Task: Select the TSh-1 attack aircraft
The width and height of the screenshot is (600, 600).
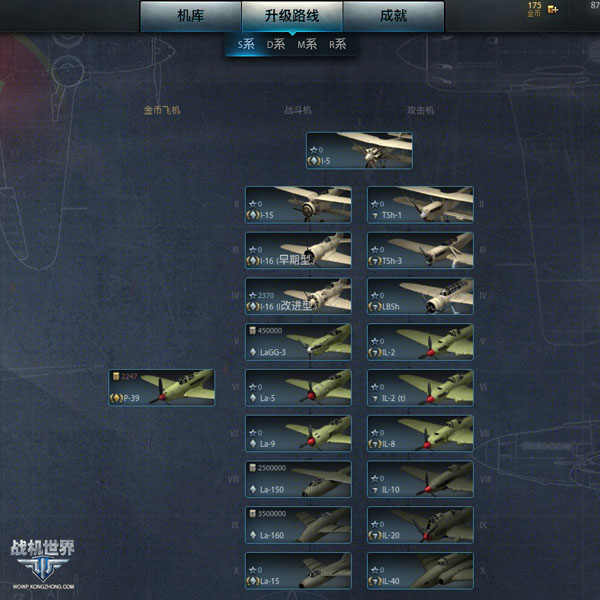Action: [420, 205]
